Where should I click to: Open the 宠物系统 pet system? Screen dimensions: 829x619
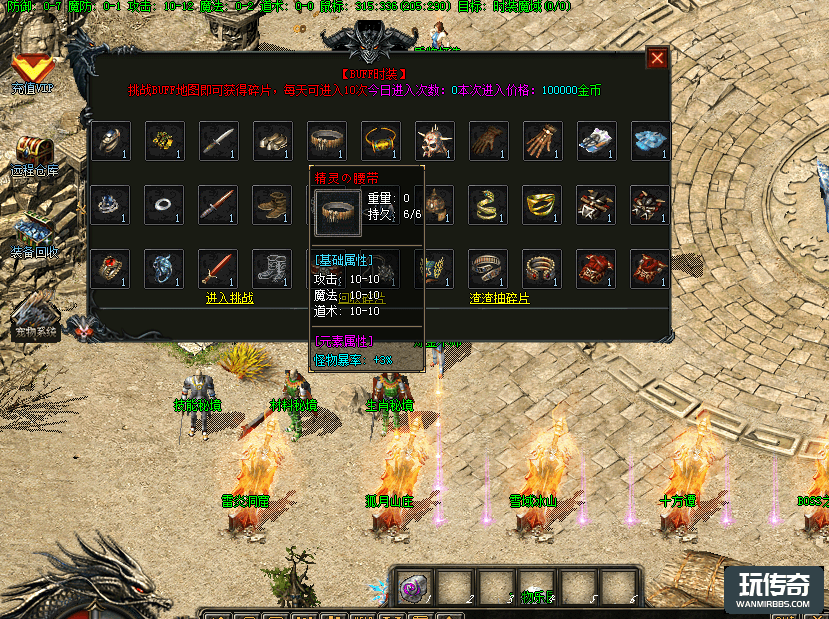35,310
